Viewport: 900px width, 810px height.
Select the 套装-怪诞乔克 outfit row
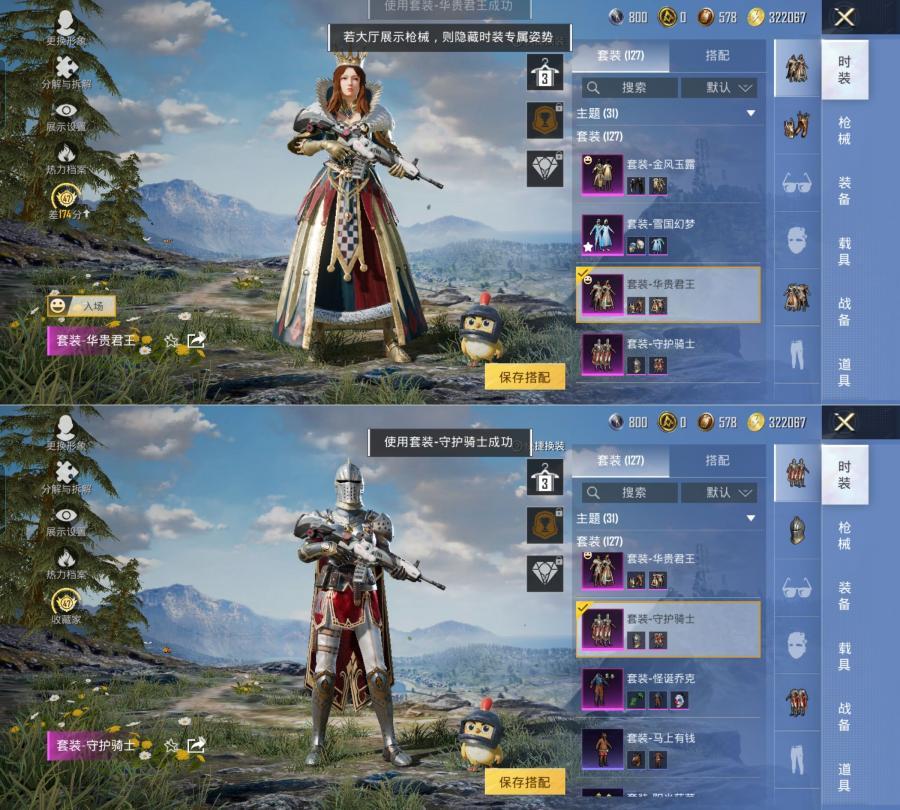tap(668, 689)
